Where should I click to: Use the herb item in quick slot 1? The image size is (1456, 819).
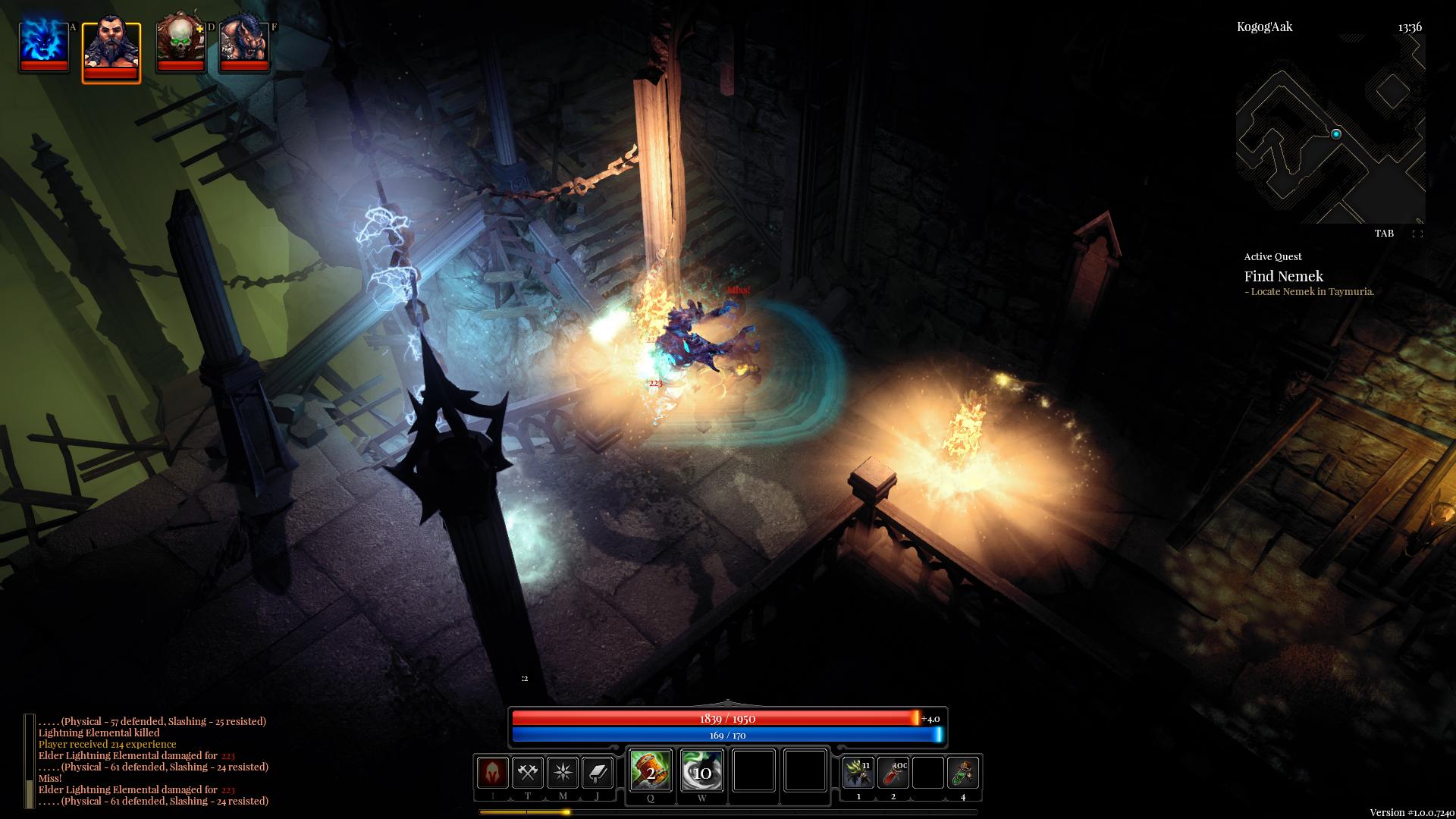858,773
